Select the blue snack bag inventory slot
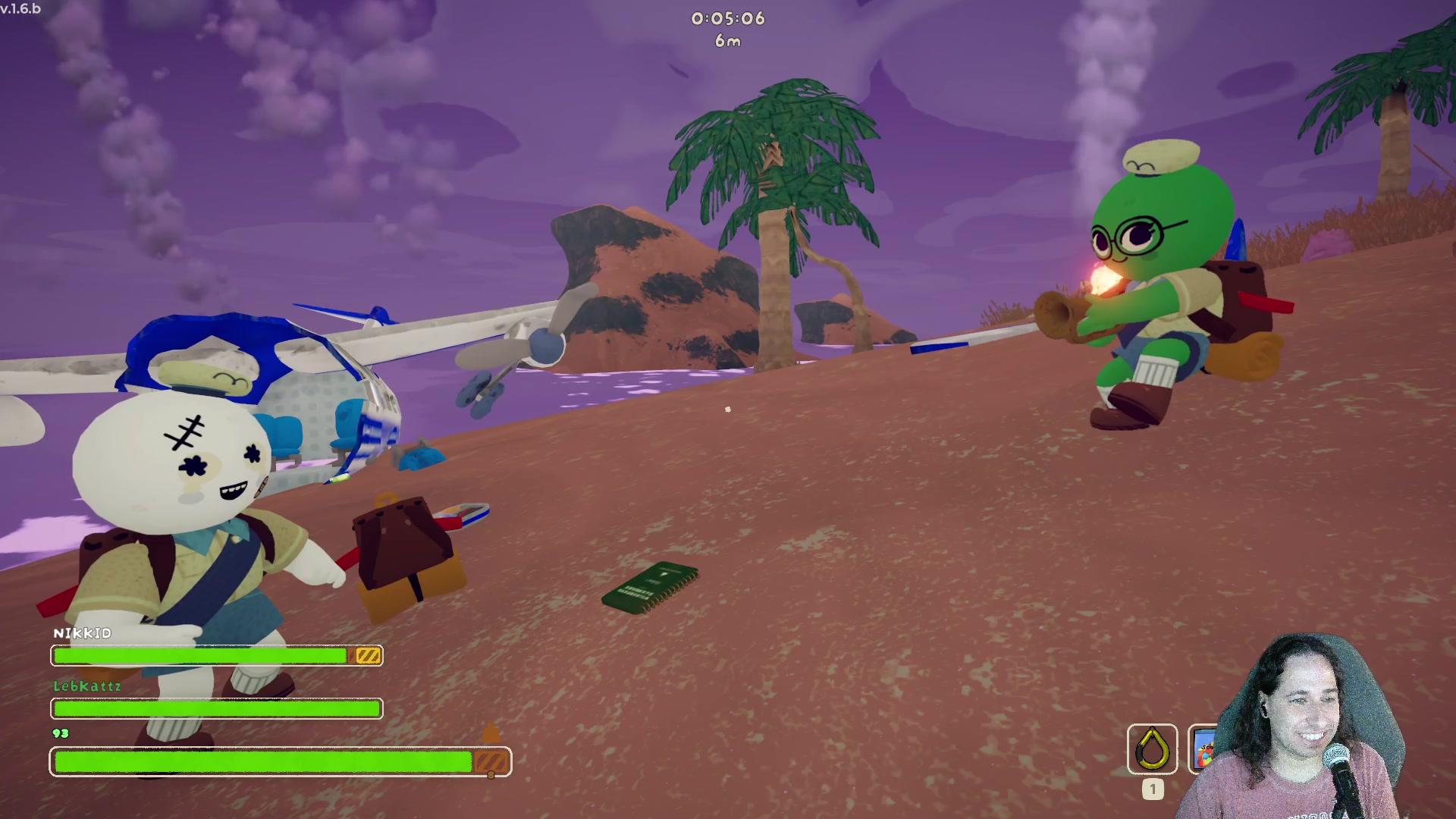1456x819 pixels. 1203,749
